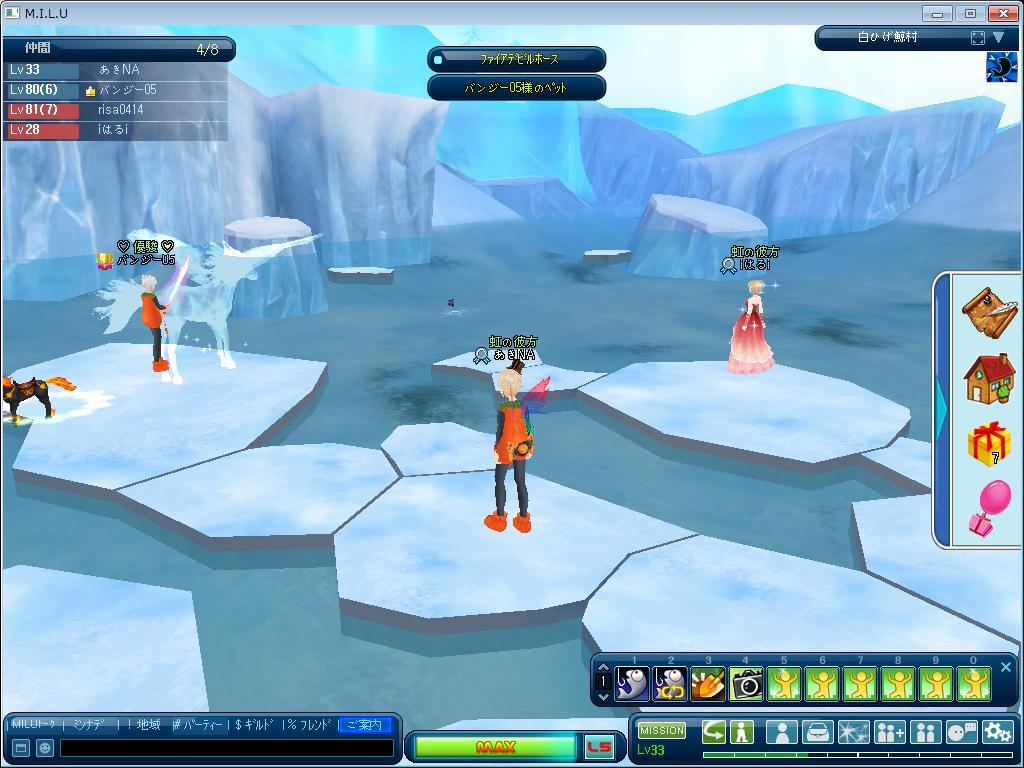
Task: Open the quest scroll side panel icon
Action: (988, 312)
